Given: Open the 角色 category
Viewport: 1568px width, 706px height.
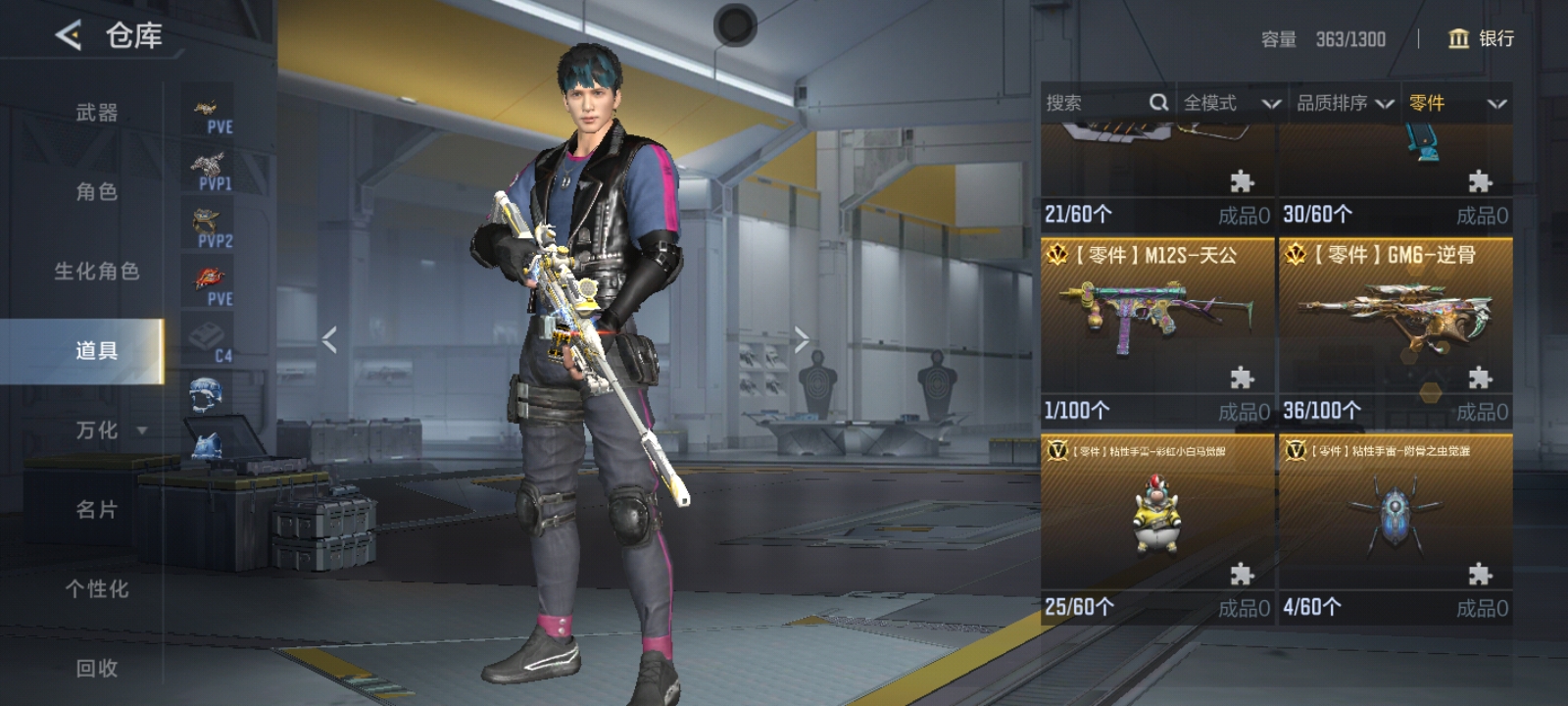Looking at the screenshot, I should 97,192.
